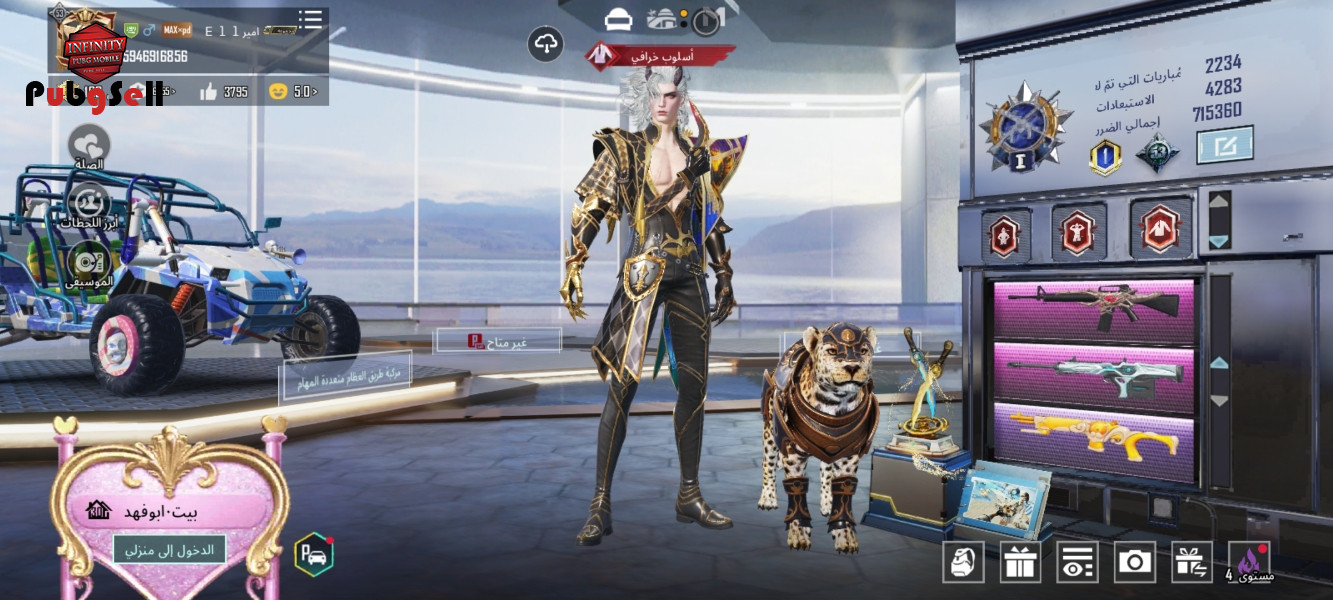Open the backpack inventory icon

[x=963, y=562]
